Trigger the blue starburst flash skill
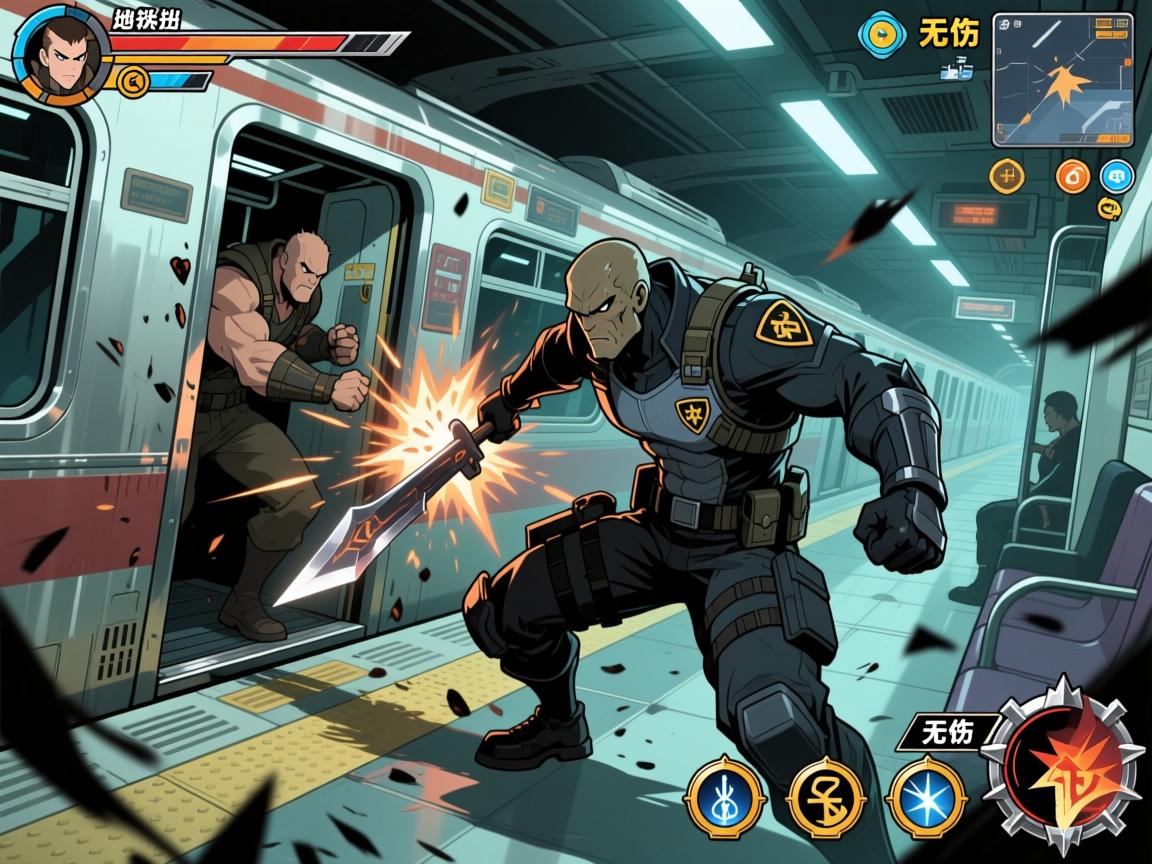 (927, 797)
